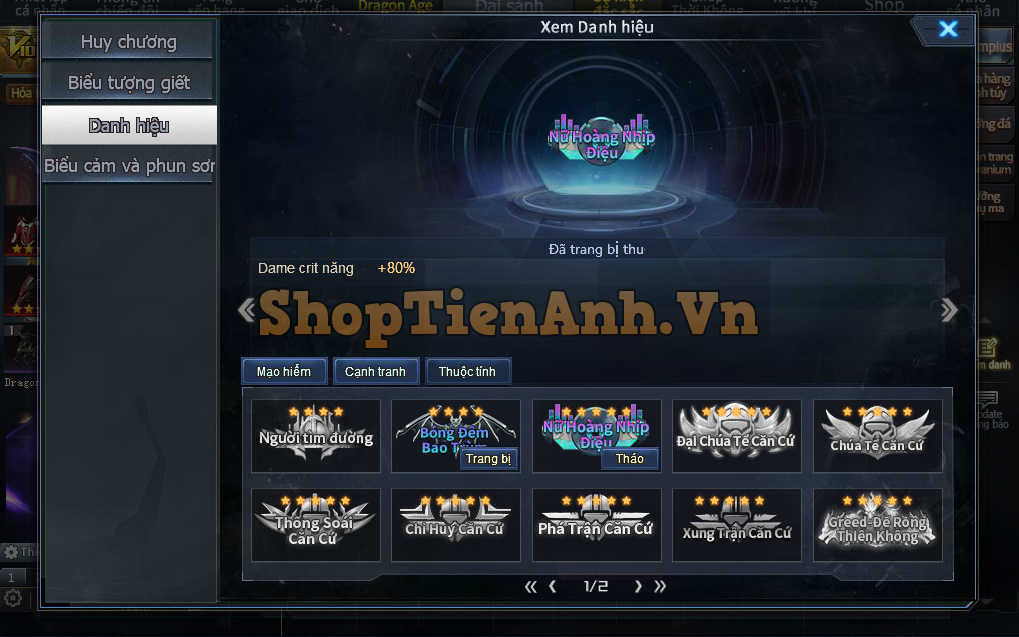Go to the next title page

point(638,587)
